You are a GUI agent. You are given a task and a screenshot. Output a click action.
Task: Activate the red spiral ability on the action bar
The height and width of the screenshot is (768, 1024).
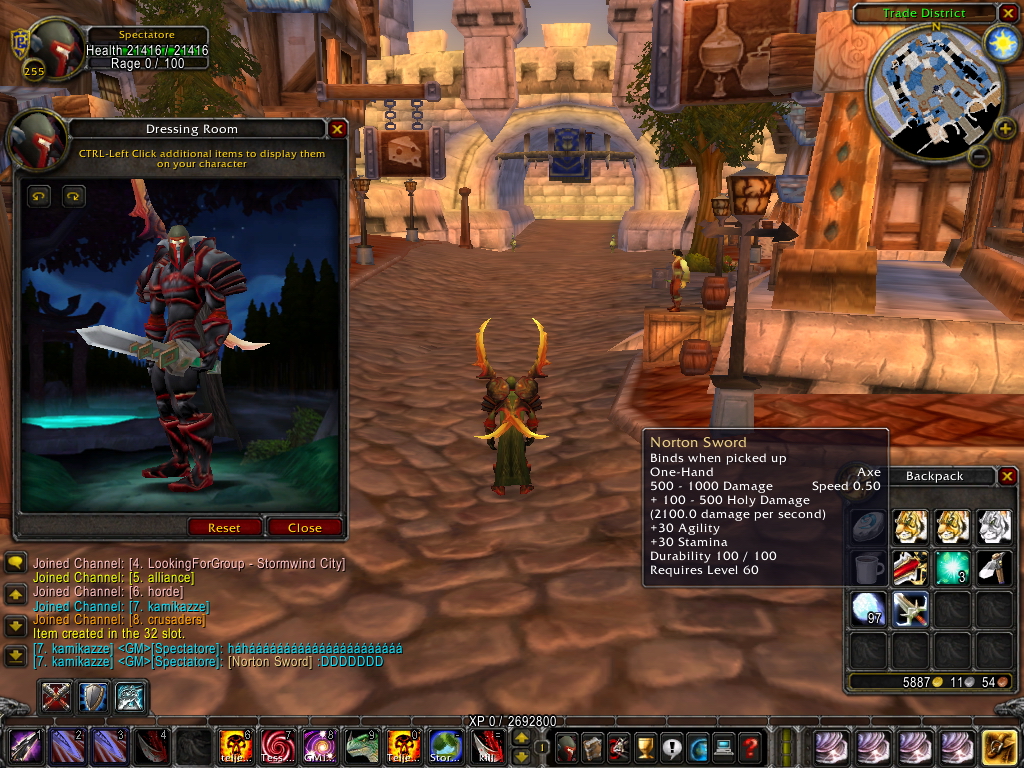[x=276, y=747]
